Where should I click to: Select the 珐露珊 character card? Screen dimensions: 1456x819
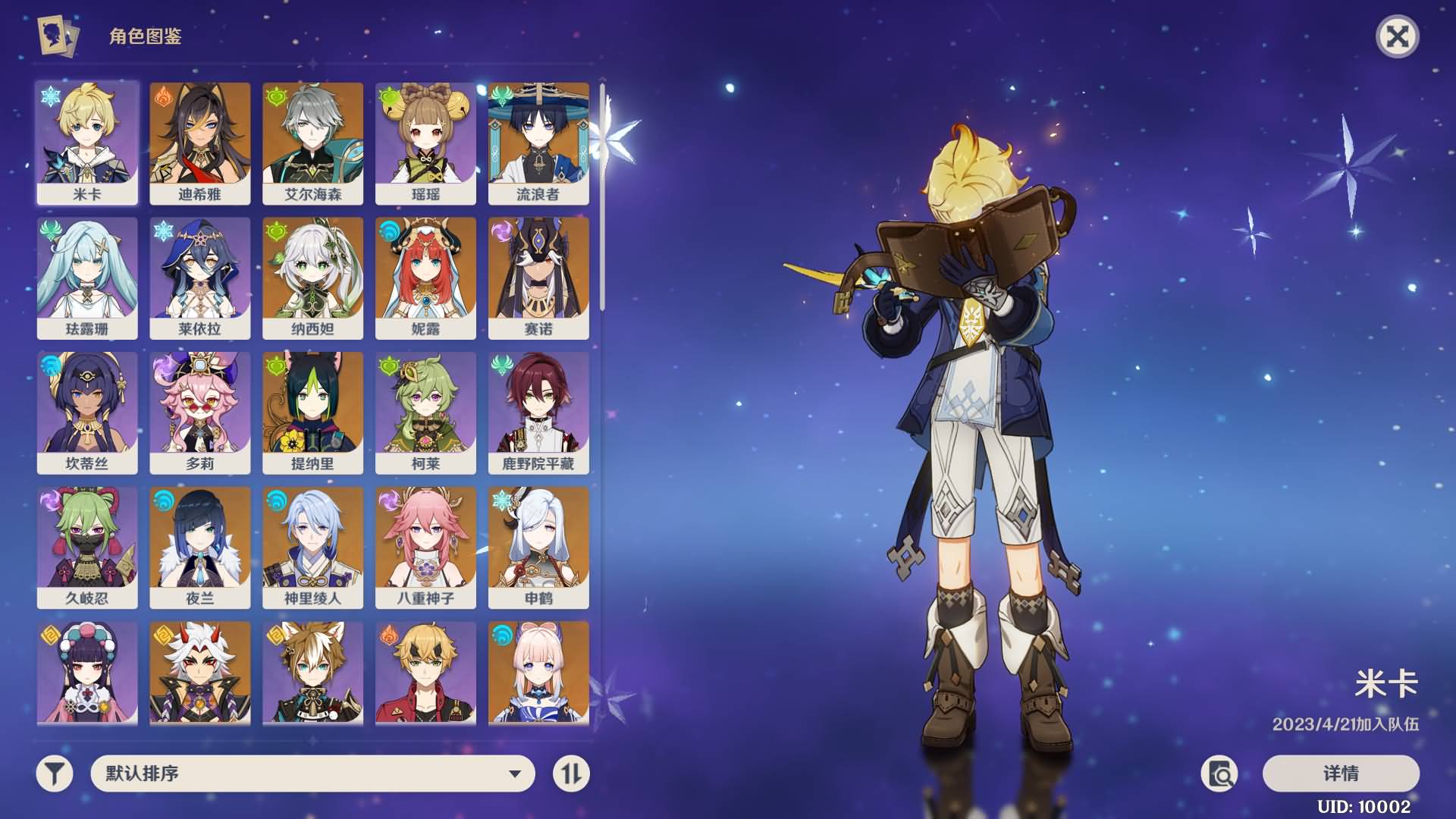[x=87, y=278]
